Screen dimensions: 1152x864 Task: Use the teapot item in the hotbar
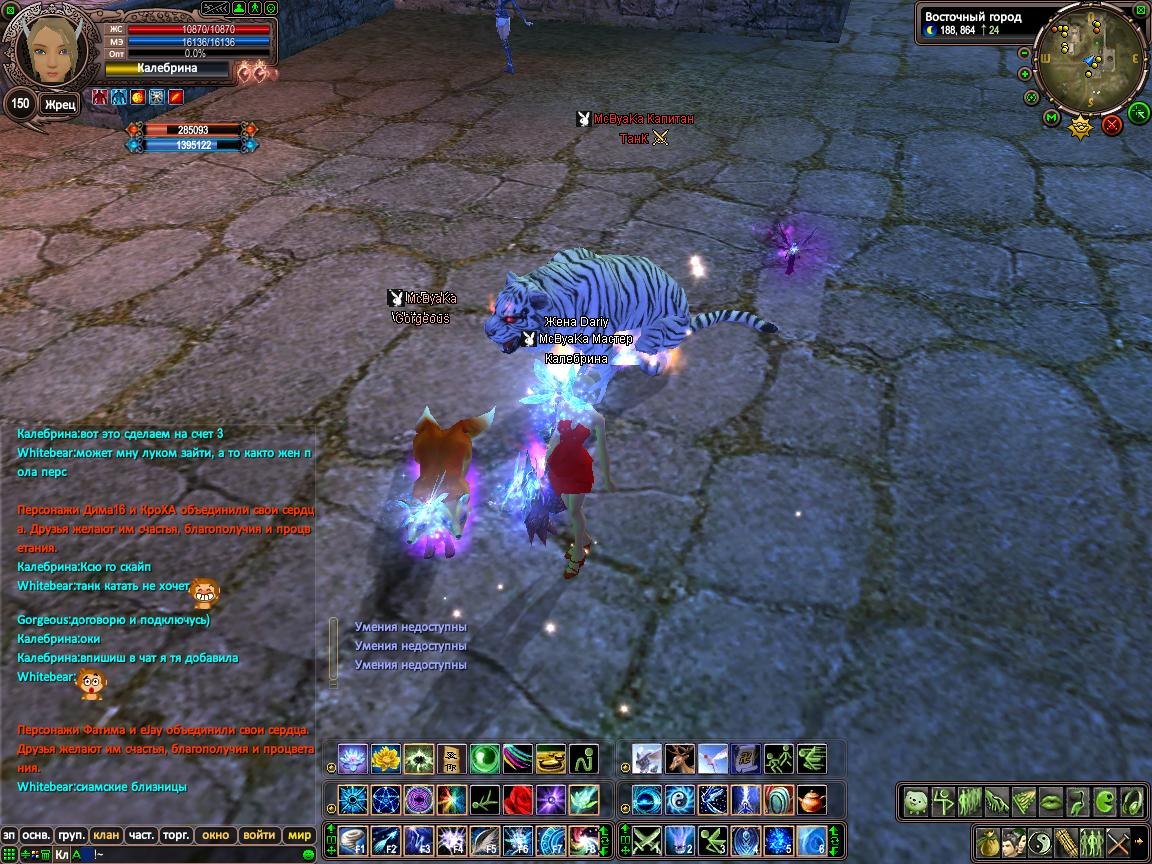tap(811, 800)
